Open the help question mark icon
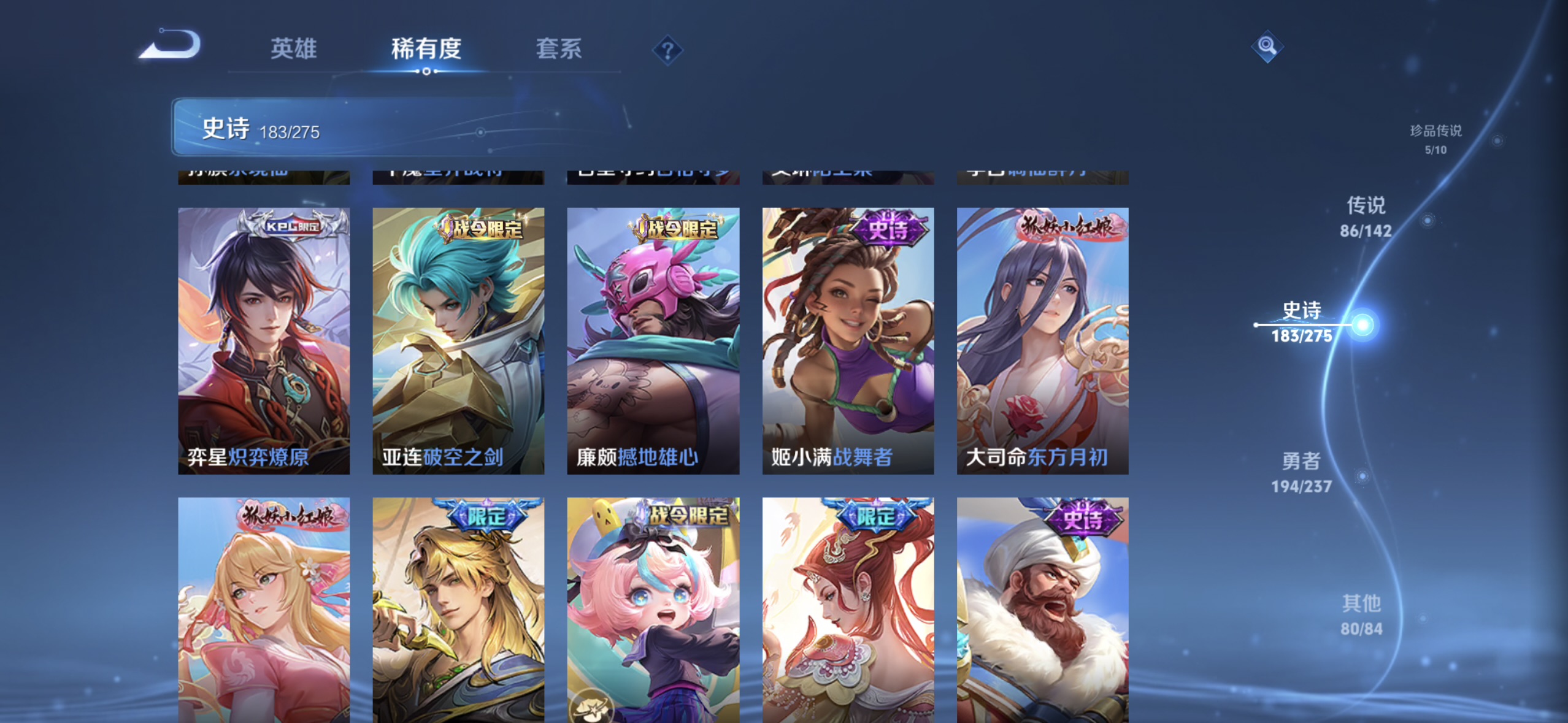Viewport: 1568px width, 723px height. tap(667, 48)
